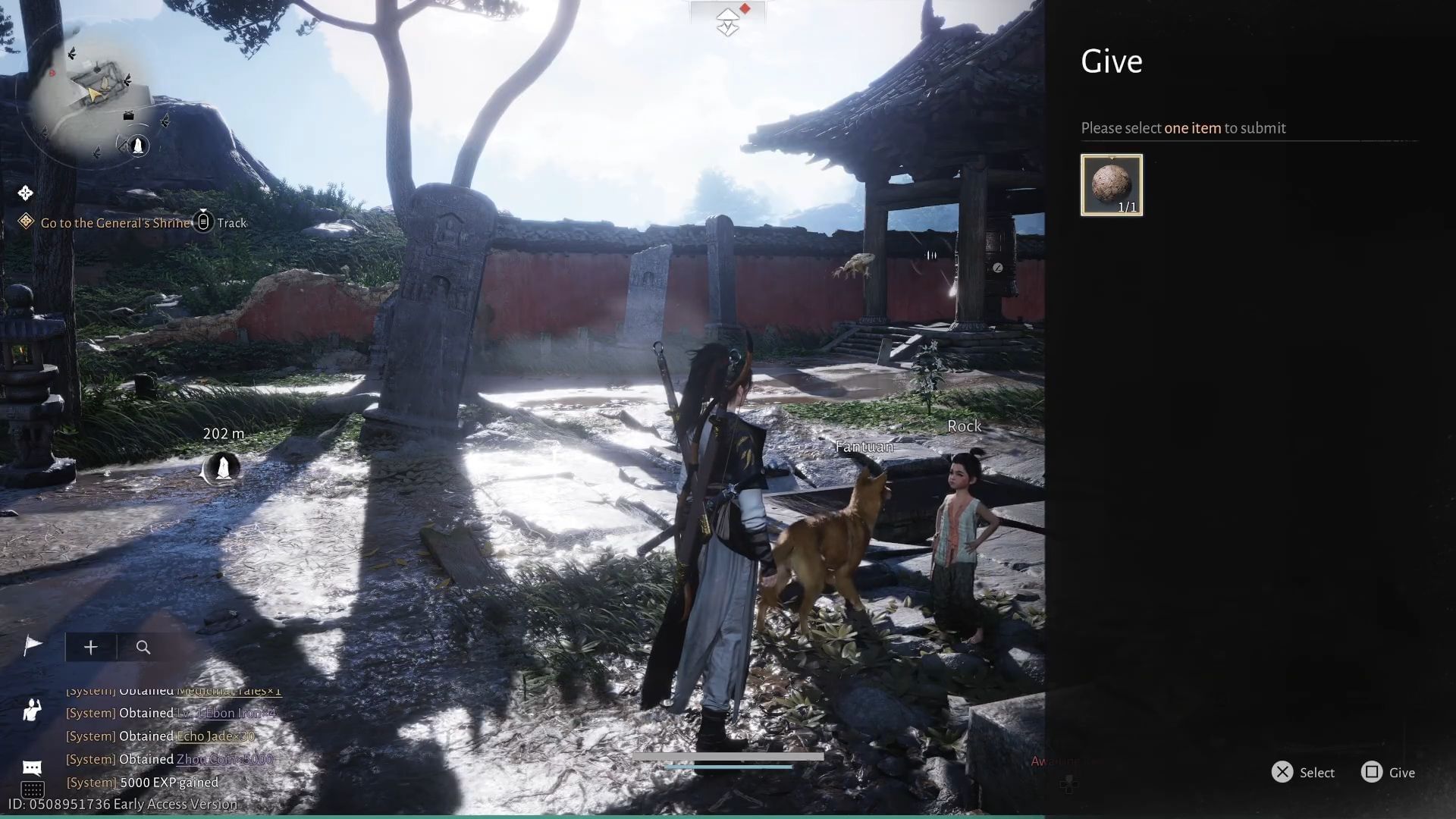
Task: Click the camera icon on the minimap edge
Action: point(128,116)
